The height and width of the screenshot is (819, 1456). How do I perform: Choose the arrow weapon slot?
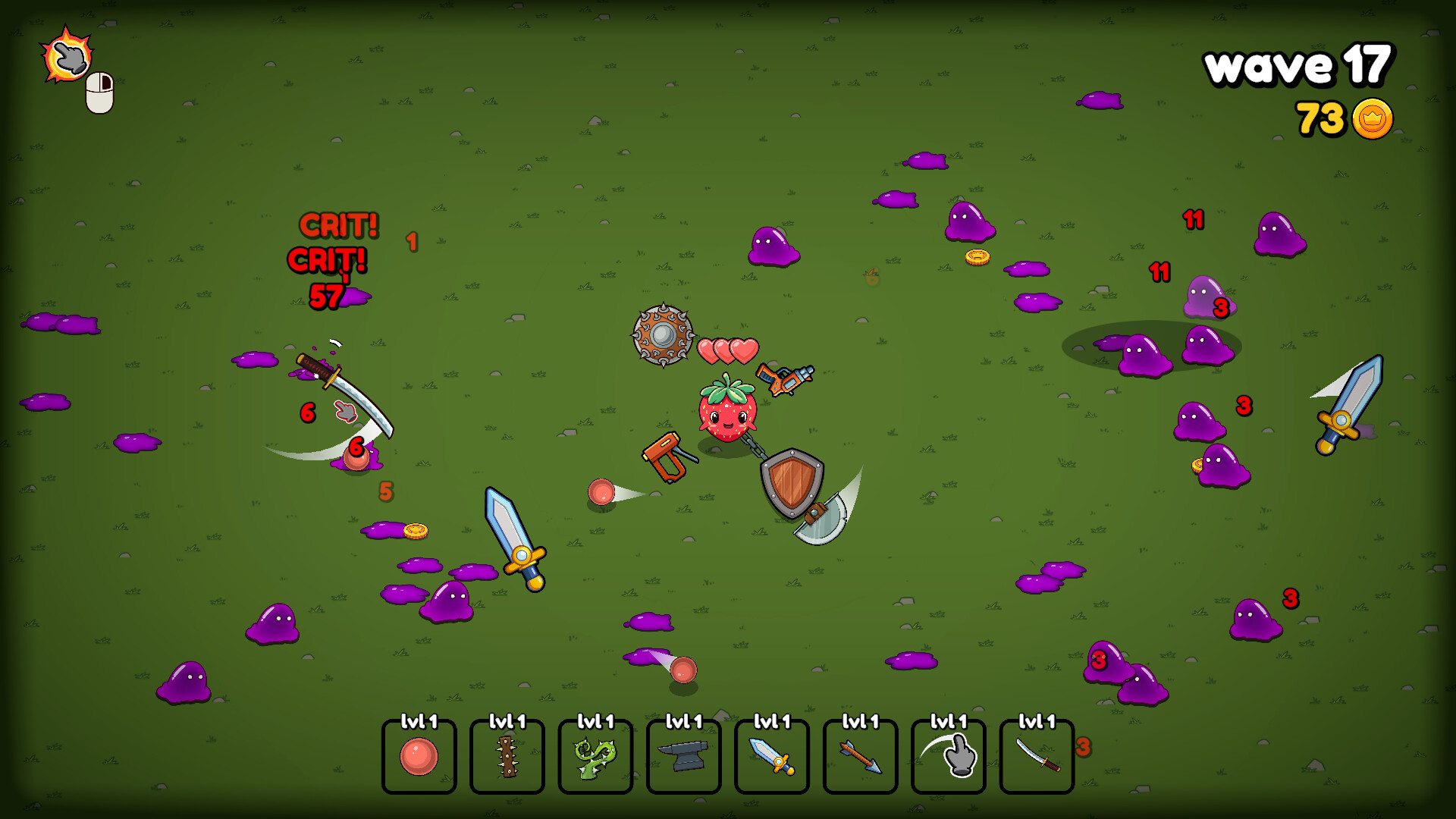click(860, 756)
